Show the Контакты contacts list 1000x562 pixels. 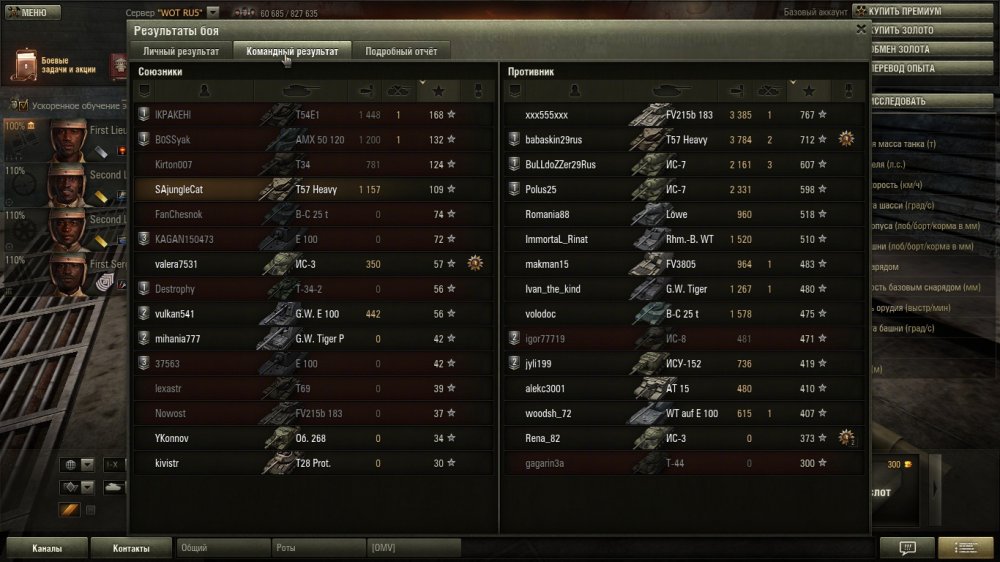tap(131, 548)
